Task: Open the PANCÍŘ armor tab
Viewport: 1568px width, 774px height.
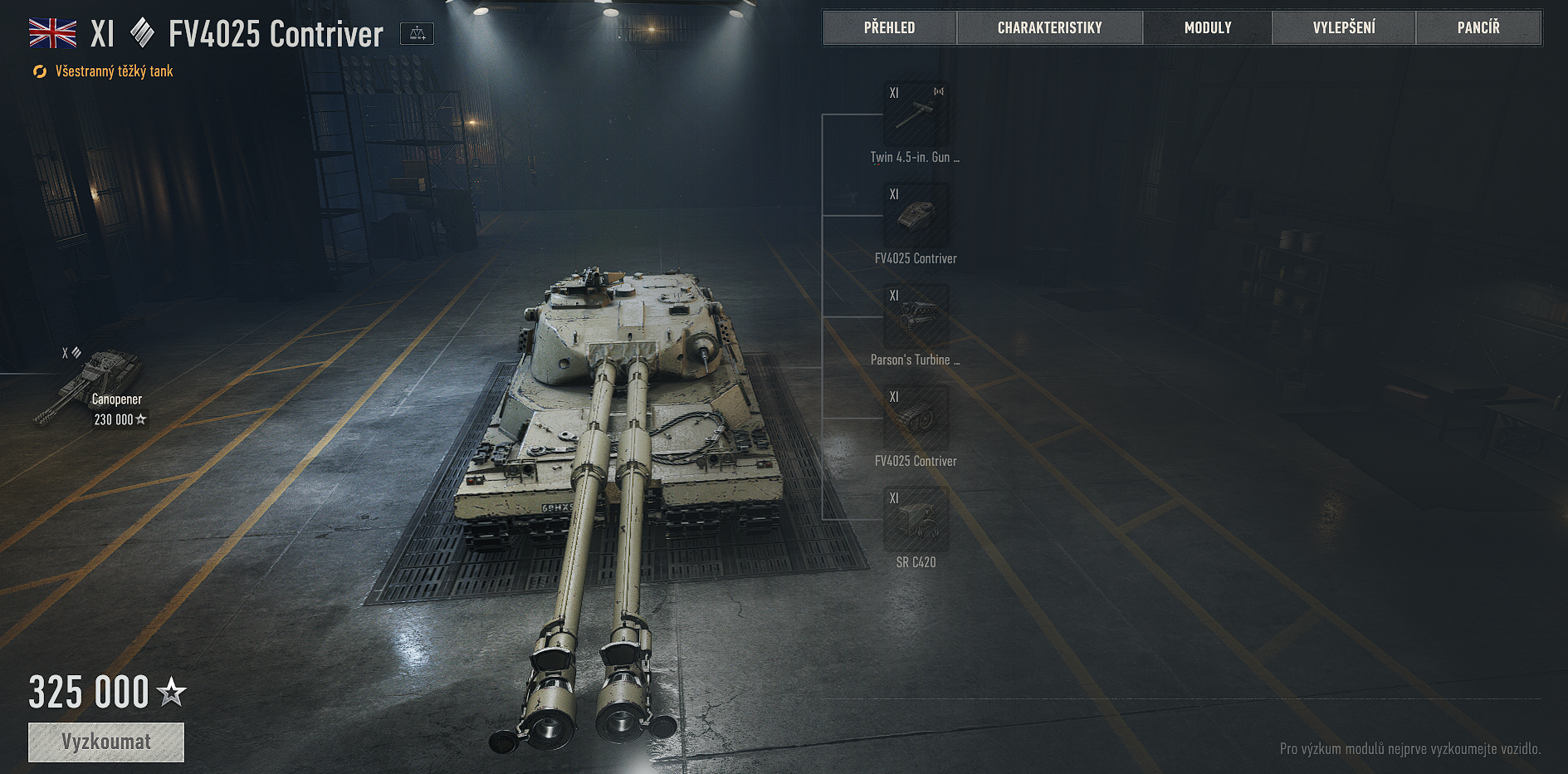Action: click(1478, 28)
